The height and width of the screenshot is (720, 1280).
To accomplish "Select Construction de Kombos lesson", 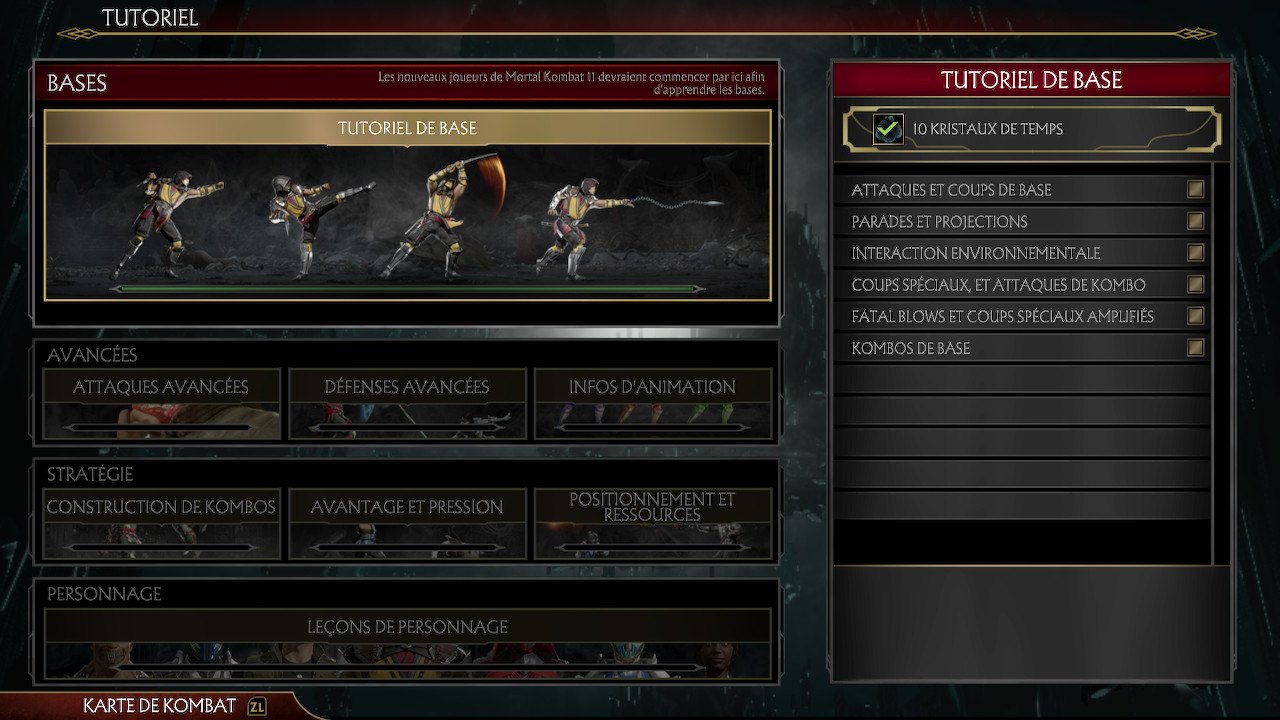I will [161, 523].
